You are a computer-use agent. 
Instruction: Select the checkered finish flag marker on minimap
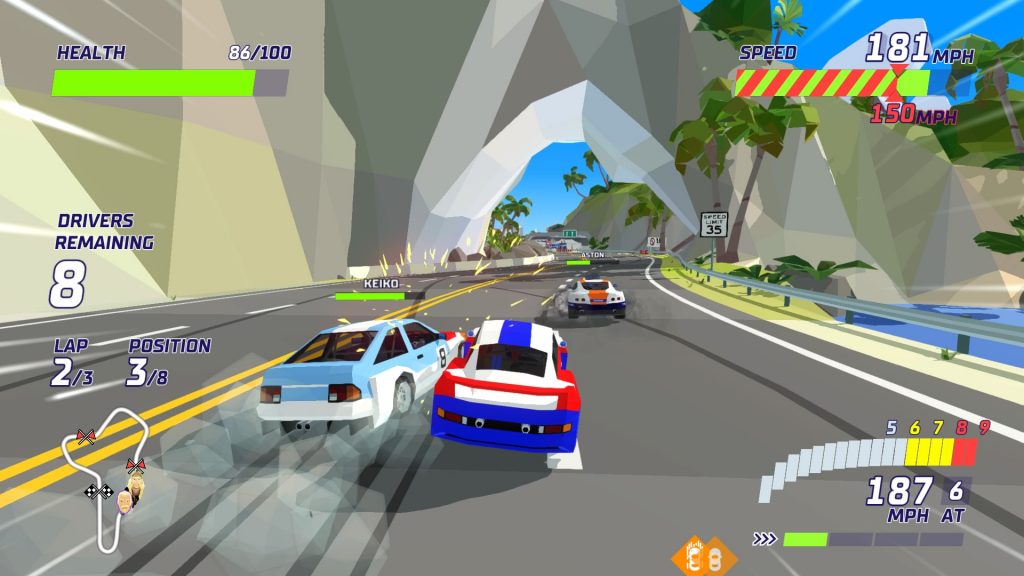(98, 491)
